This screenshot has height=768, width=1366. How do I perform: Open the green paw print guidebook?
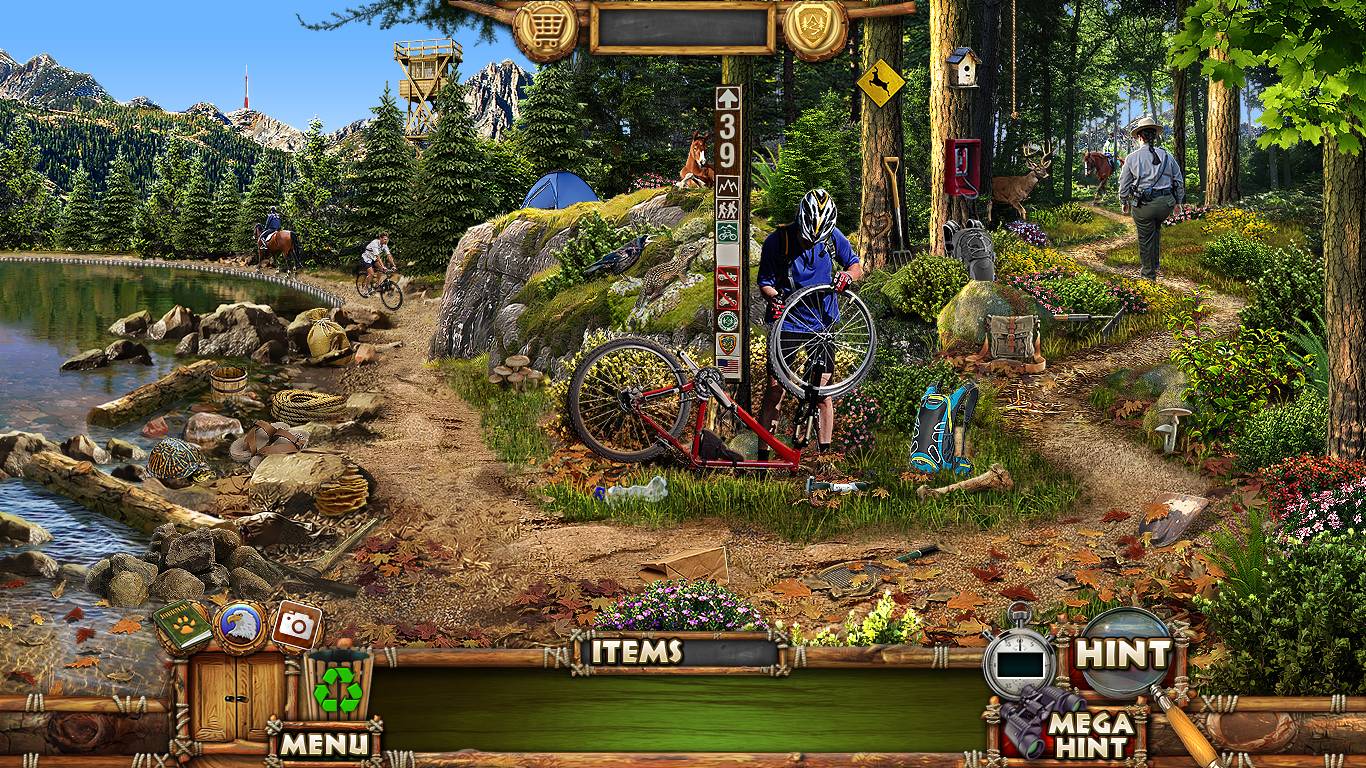(182, 626)
